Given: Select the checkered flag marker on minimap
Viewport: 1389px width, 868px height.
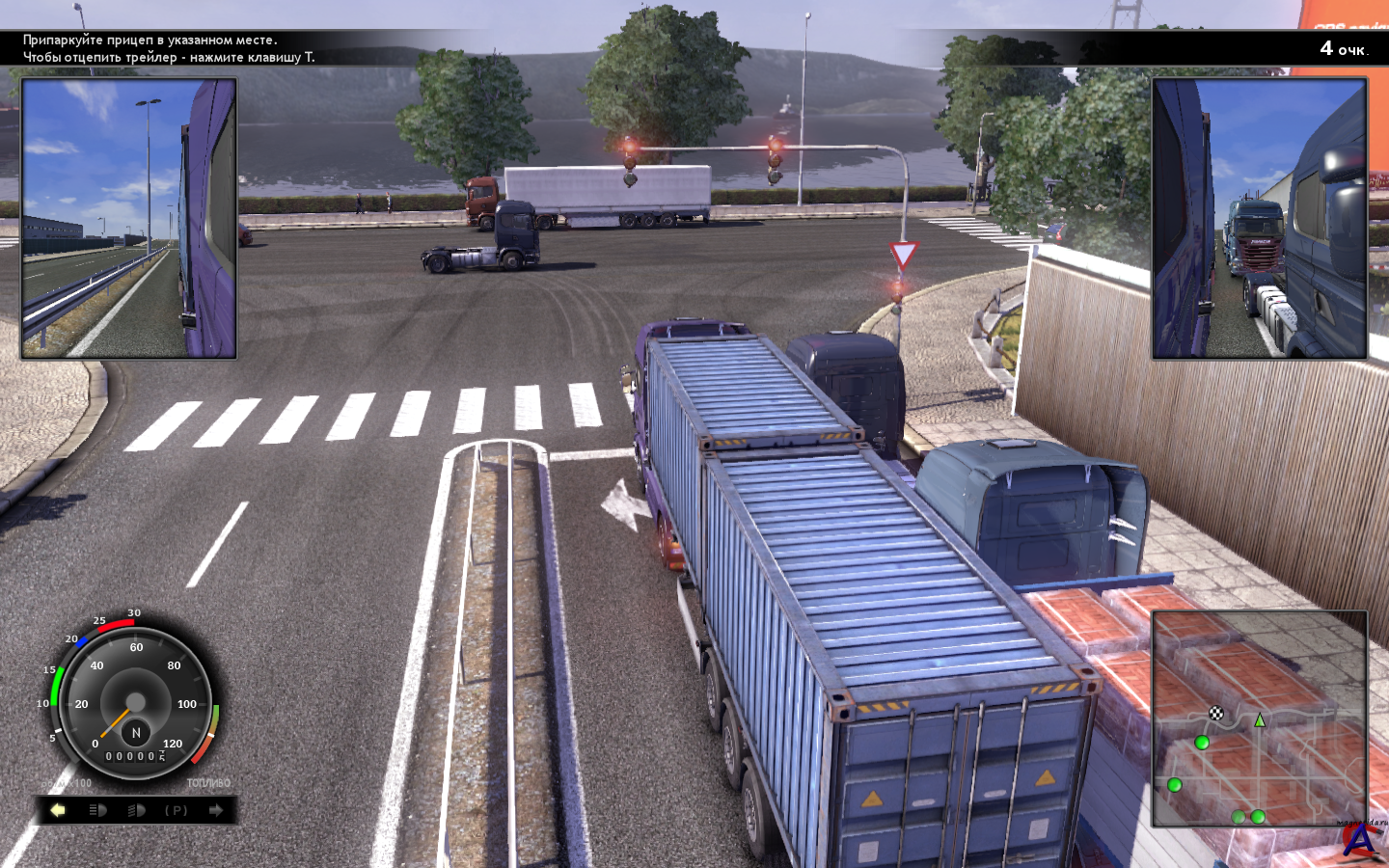Looking at the screenshot, I should pyautogui.click(x=1216, y=714).
